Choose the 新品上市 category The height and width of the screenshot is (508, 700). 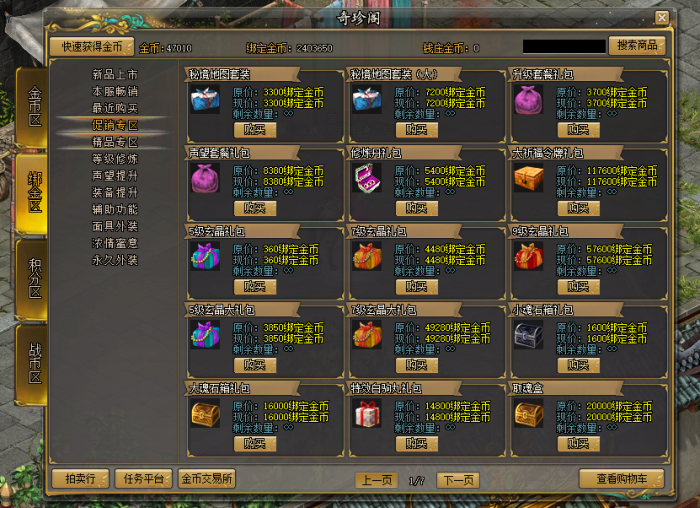[x=115, y=74]
